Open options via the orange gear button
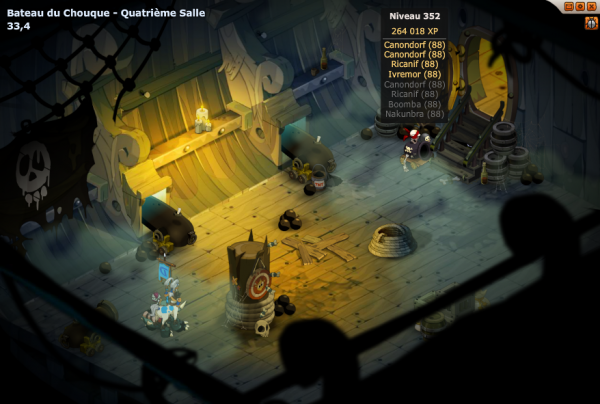The width and height of the screenshot is (600, 404). pos(580,6)
